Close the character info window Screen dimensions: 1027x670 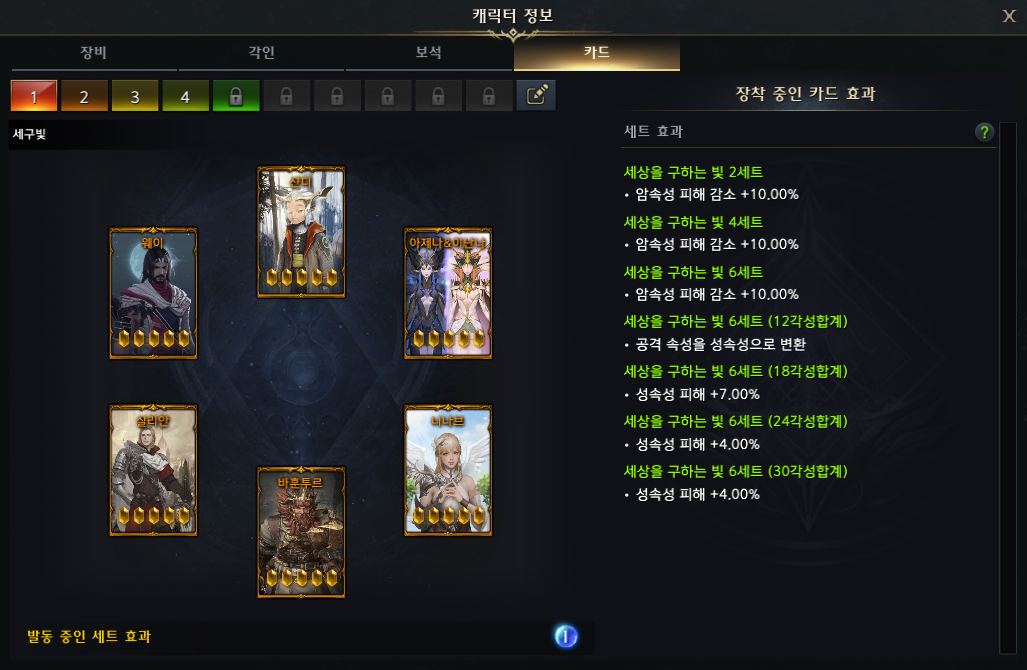[x=1009, y=15]
